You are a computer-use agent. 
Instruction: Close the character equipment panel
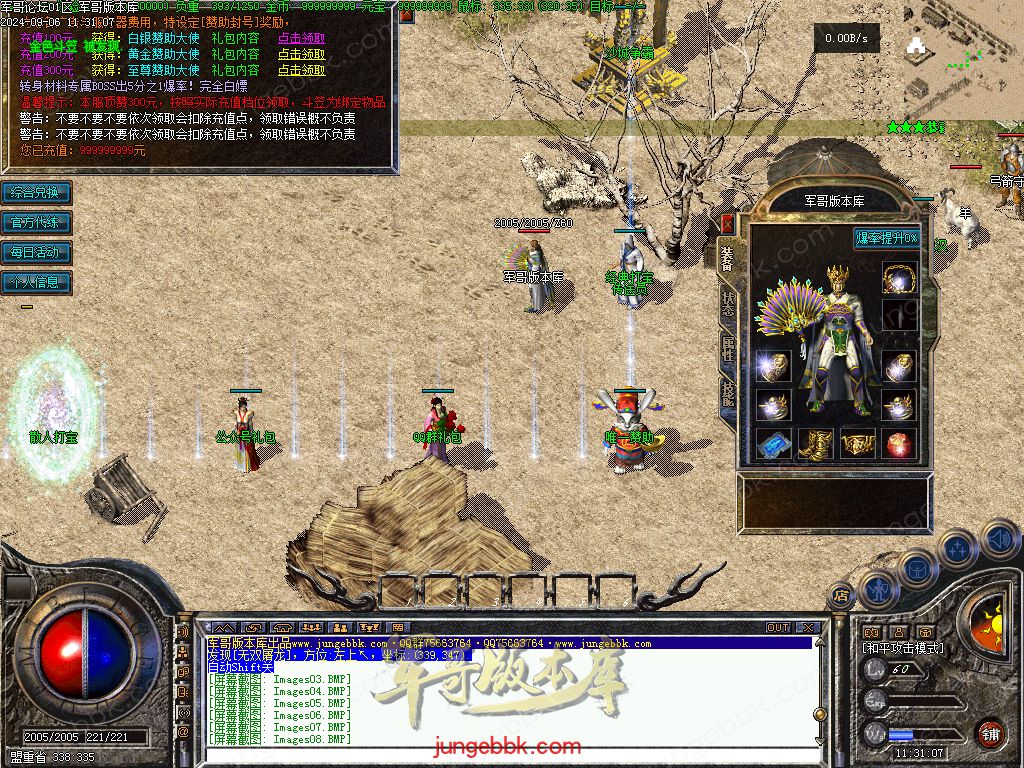point(727,222)
